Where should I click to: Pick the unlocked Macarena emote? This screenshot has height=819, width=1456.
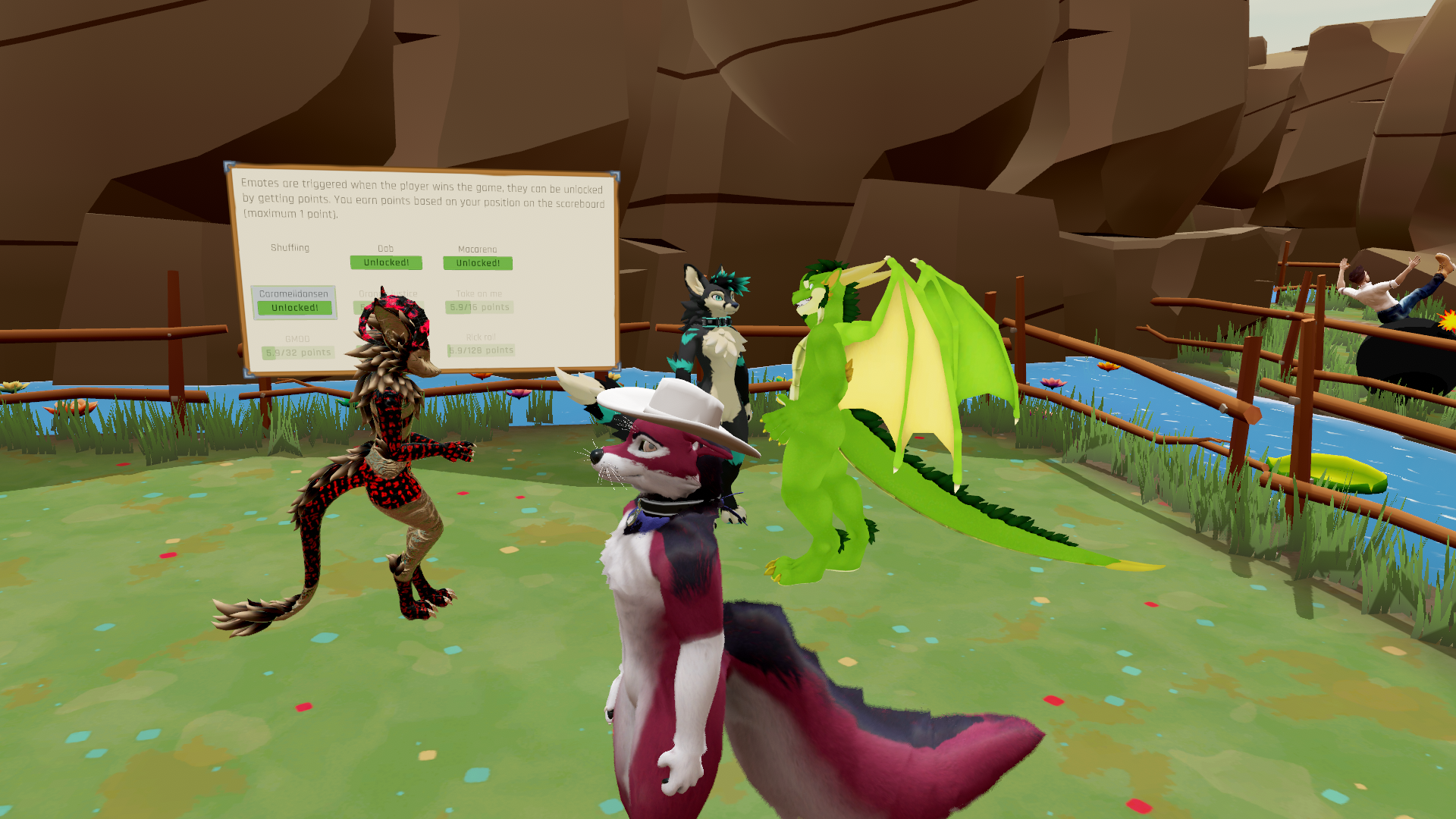(478, 263)
